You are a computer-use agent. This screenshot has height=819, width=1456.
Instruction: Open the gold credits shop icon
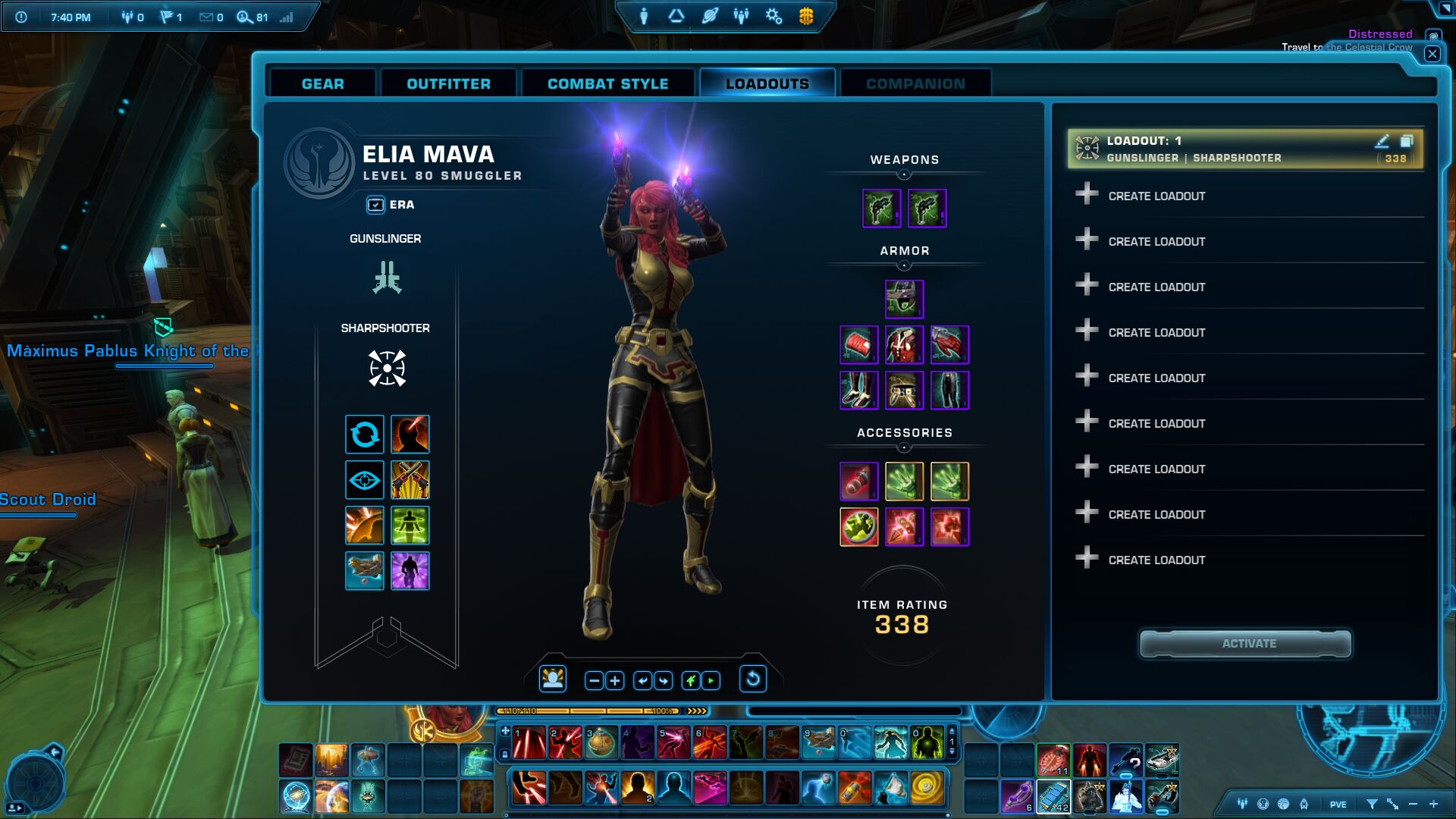pos(806,16)
